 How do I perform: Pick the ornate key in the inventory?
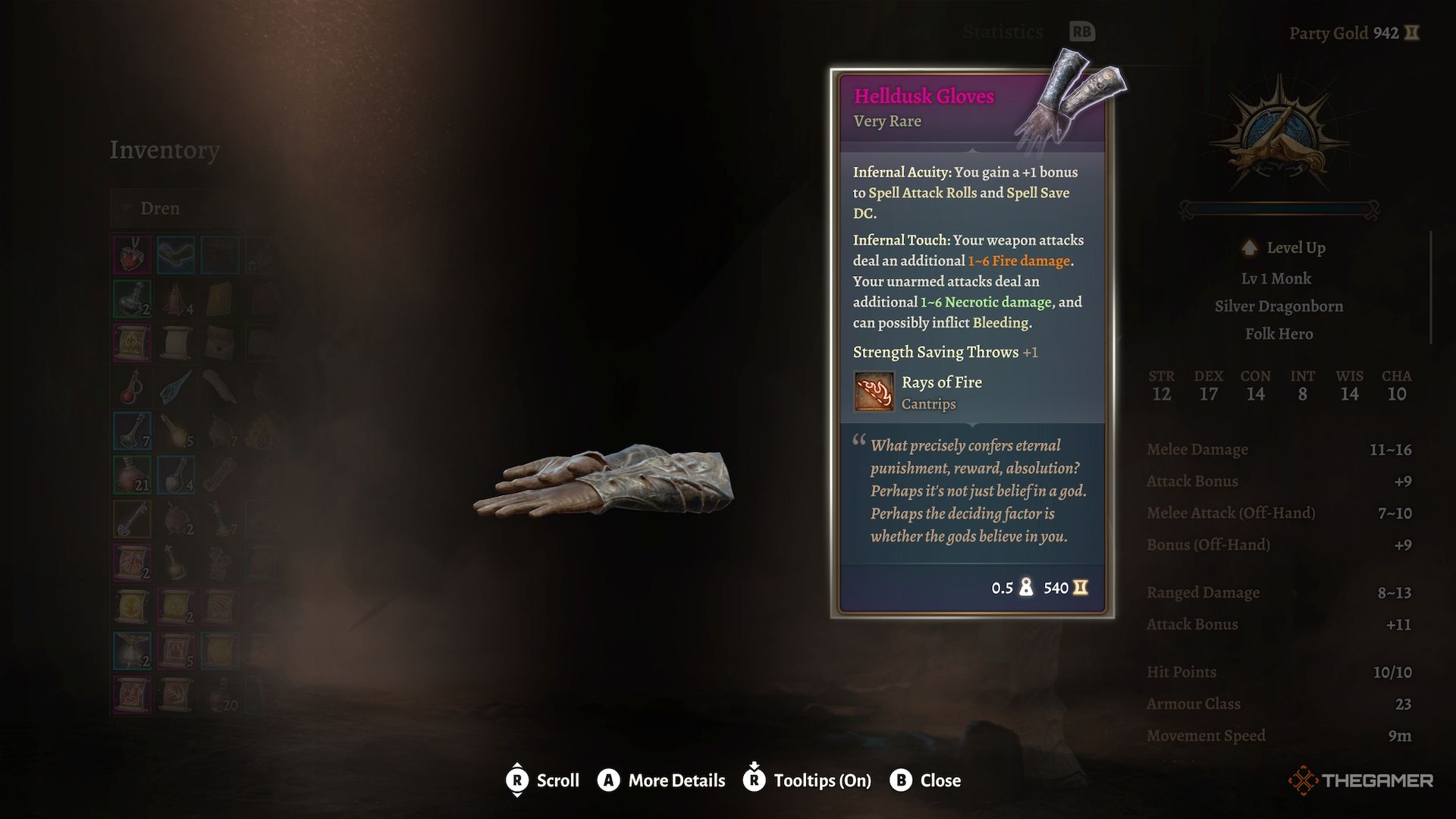coord(132,519)
